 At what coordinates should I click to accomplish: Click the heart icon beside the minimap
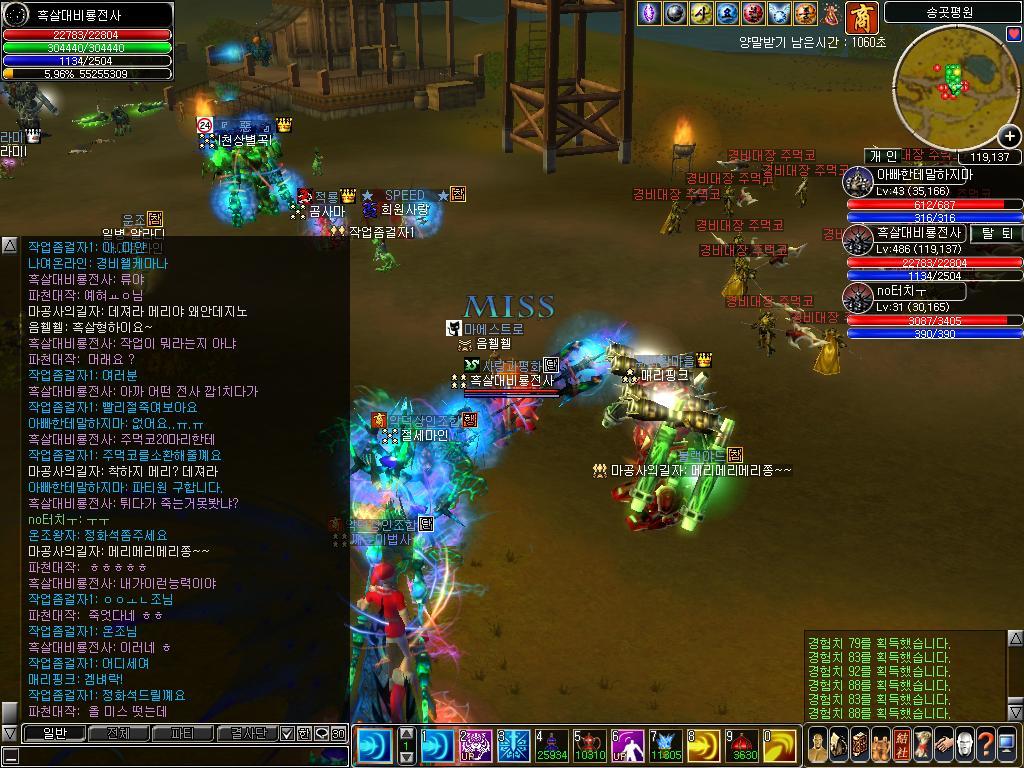[1012, 35]
